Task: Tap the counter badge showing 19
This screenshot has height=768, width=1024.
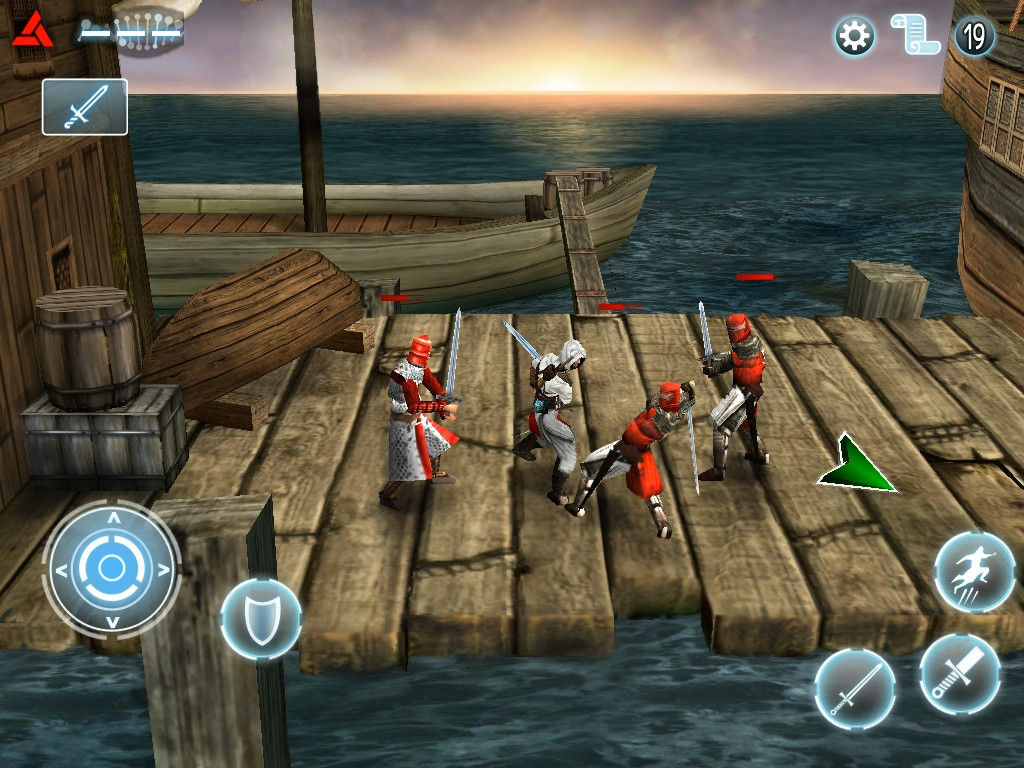Action: point(975,37)
